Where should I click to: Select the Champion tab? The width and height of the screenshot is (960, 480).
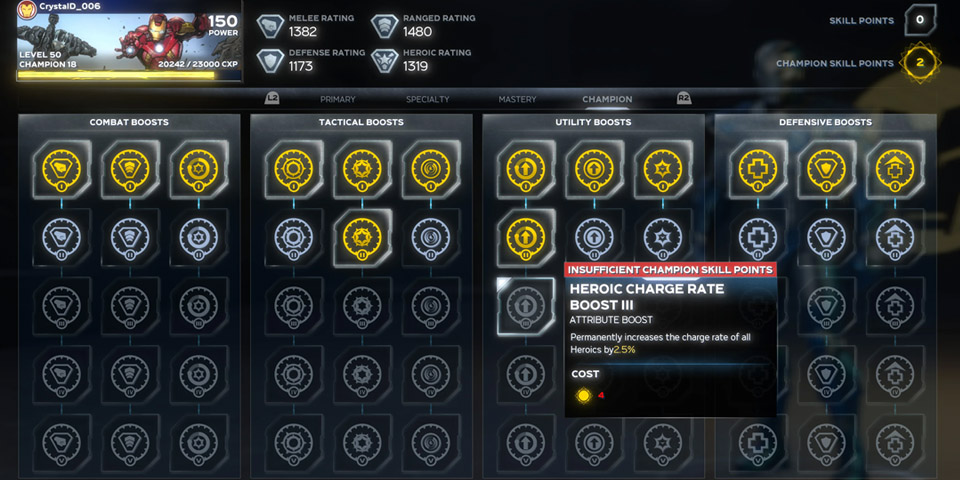(x=607, y=99)
